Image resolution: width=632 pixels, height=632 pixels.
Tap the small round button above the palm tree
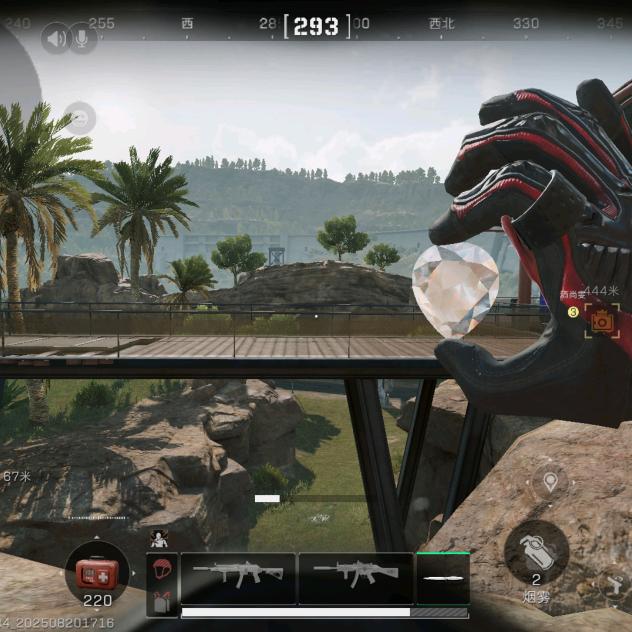click(80, 119)
